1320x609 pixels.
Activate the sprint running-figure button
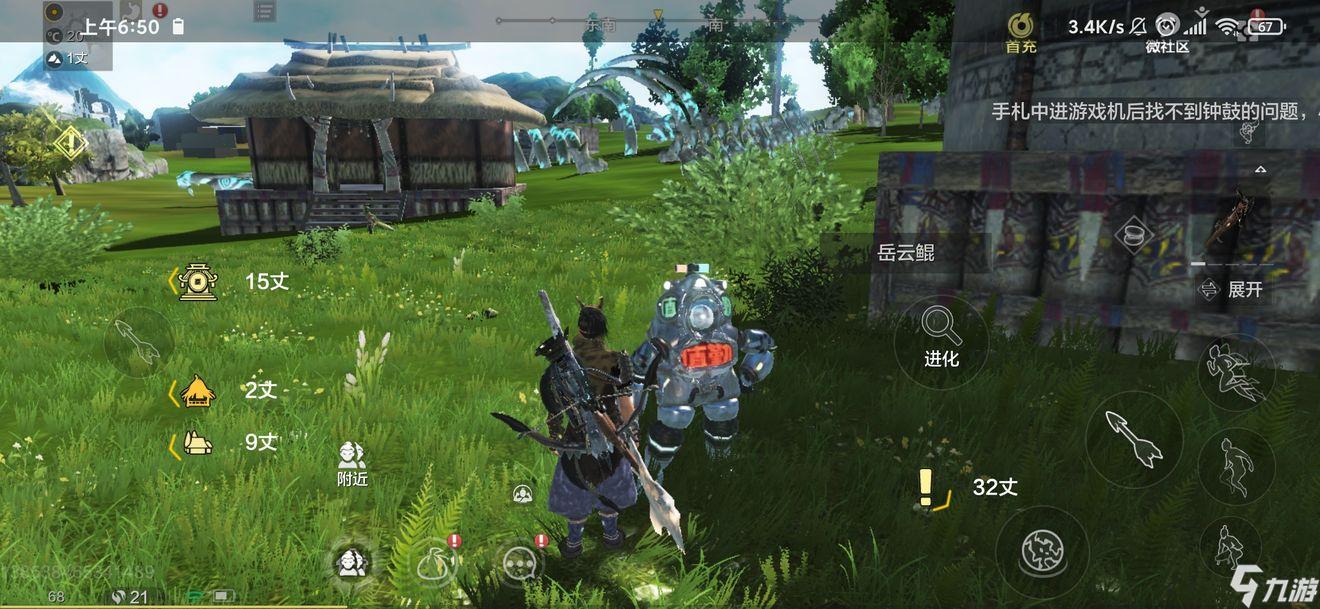[x=1236, y=371]
